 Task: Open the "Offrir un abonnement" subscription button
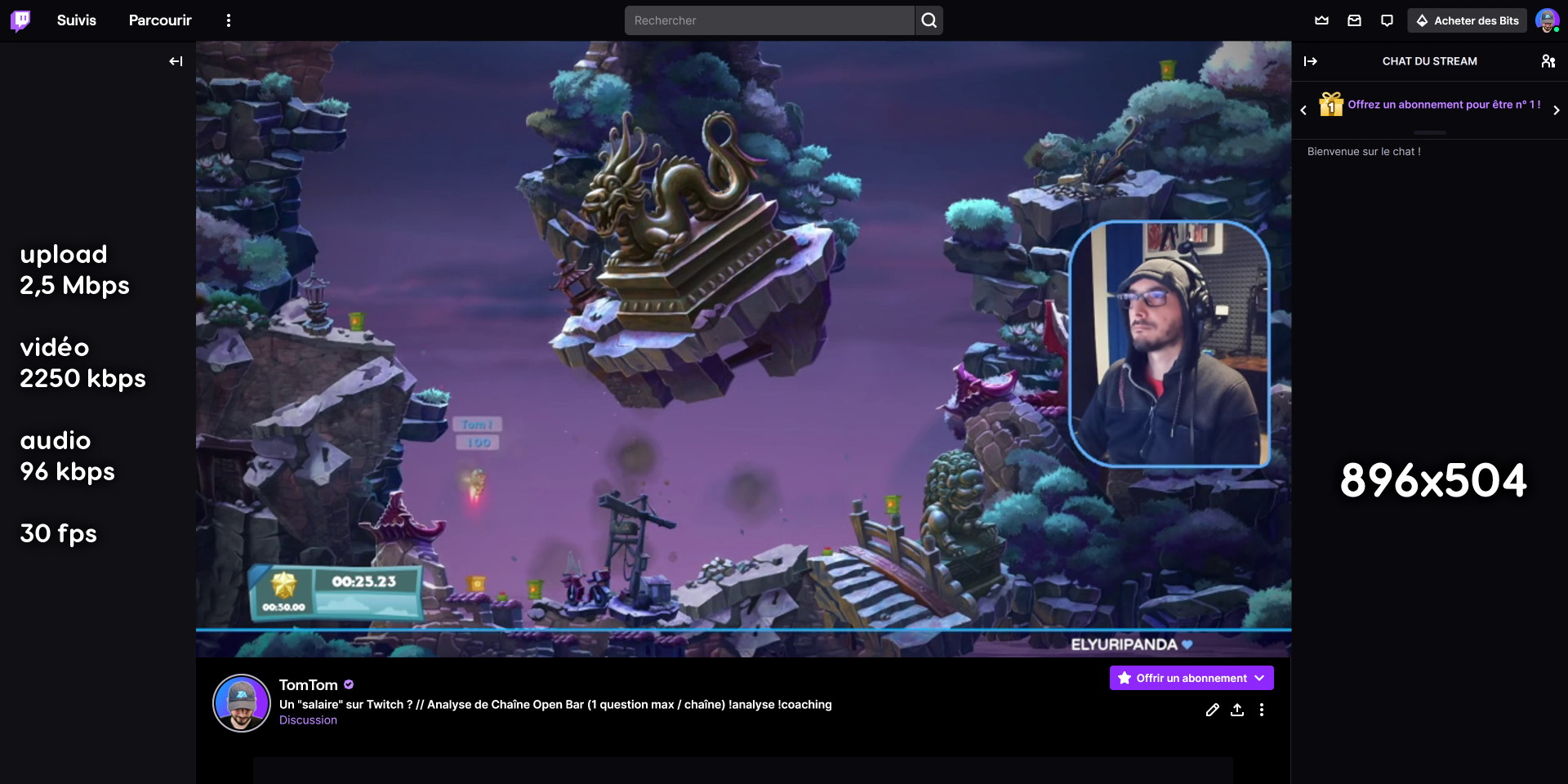click(x=1190, y=678)
